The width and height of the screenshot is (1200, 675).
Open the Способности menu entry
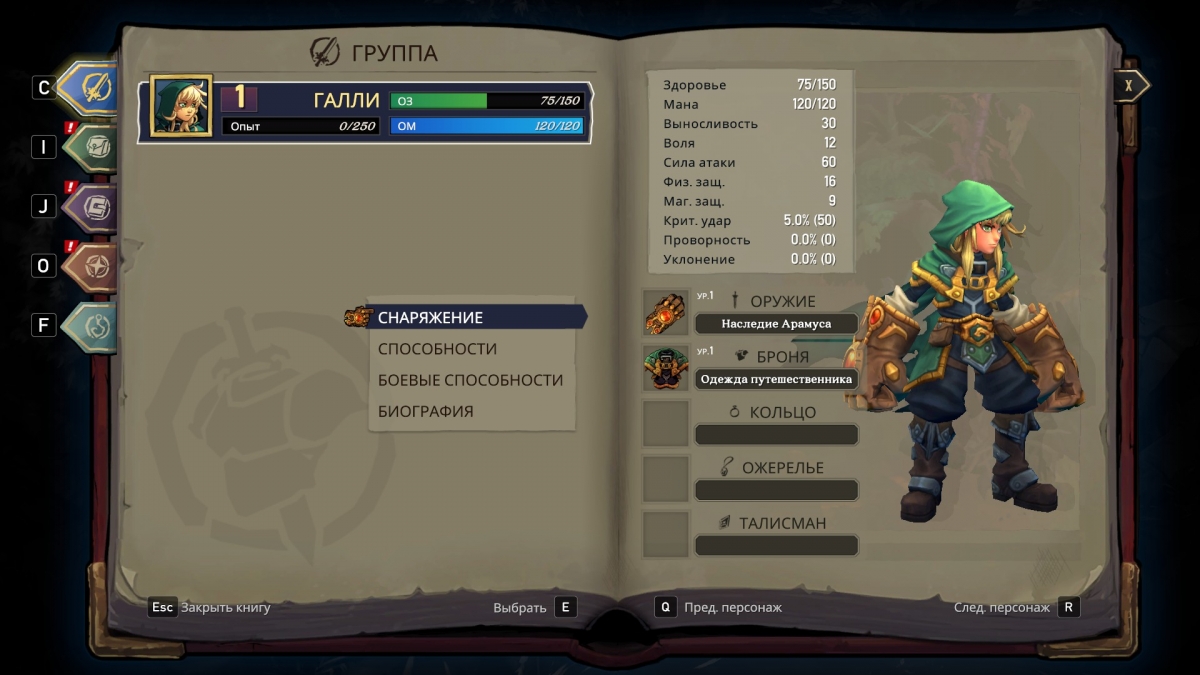coord(437,349)
